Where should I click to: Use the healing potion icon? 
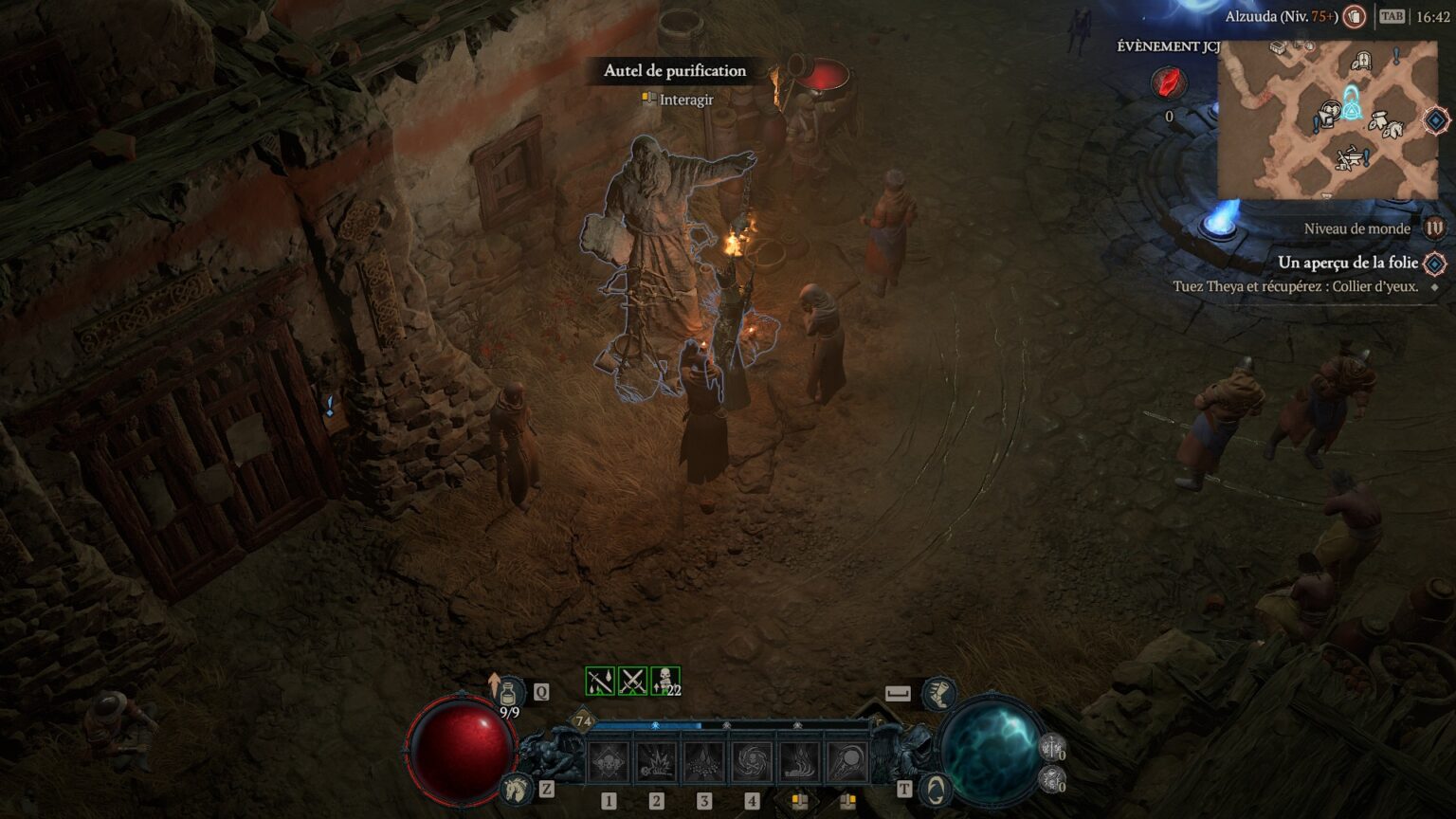coord(508,692)
